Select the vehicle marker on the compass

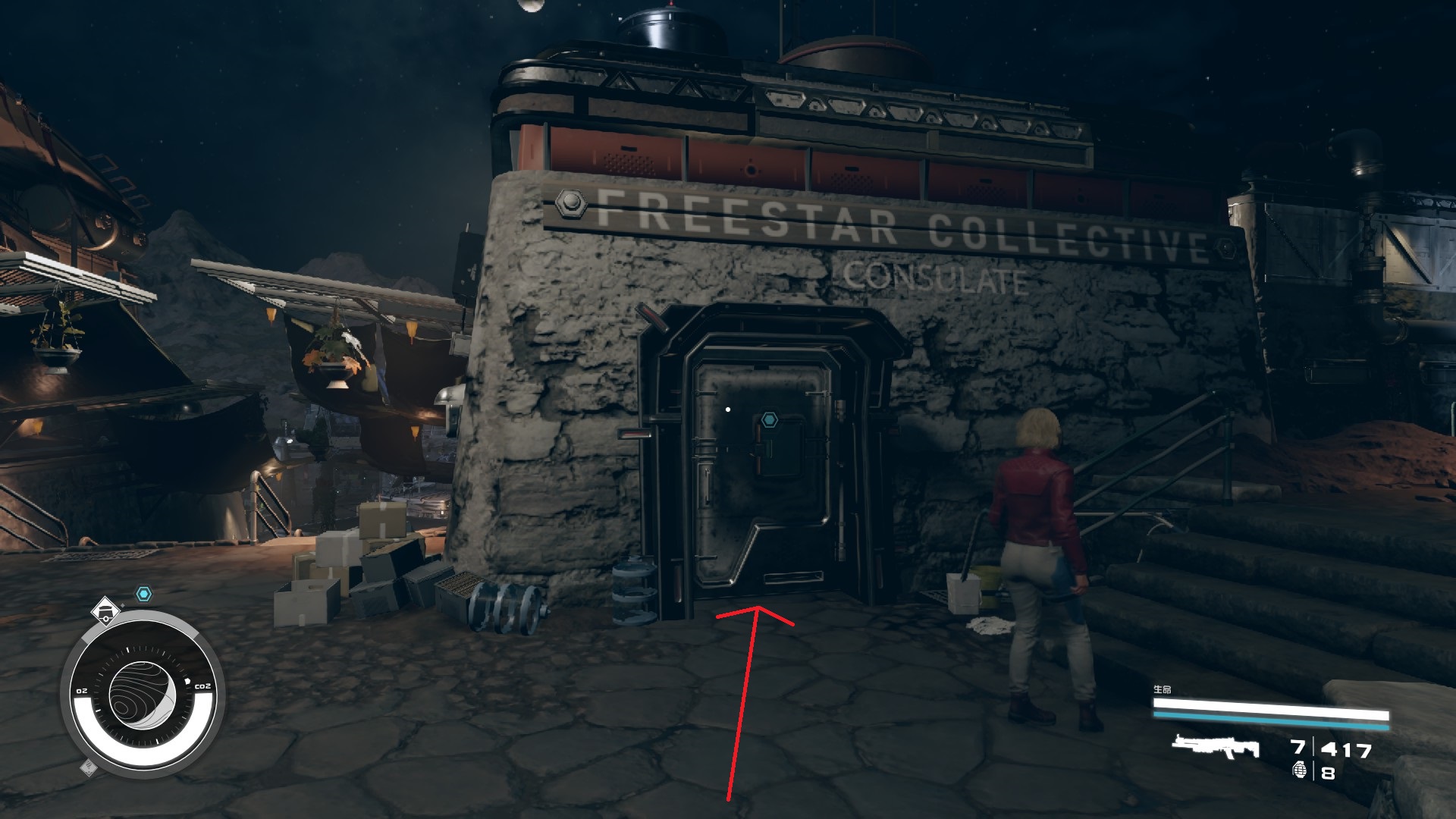pos(105,610)
